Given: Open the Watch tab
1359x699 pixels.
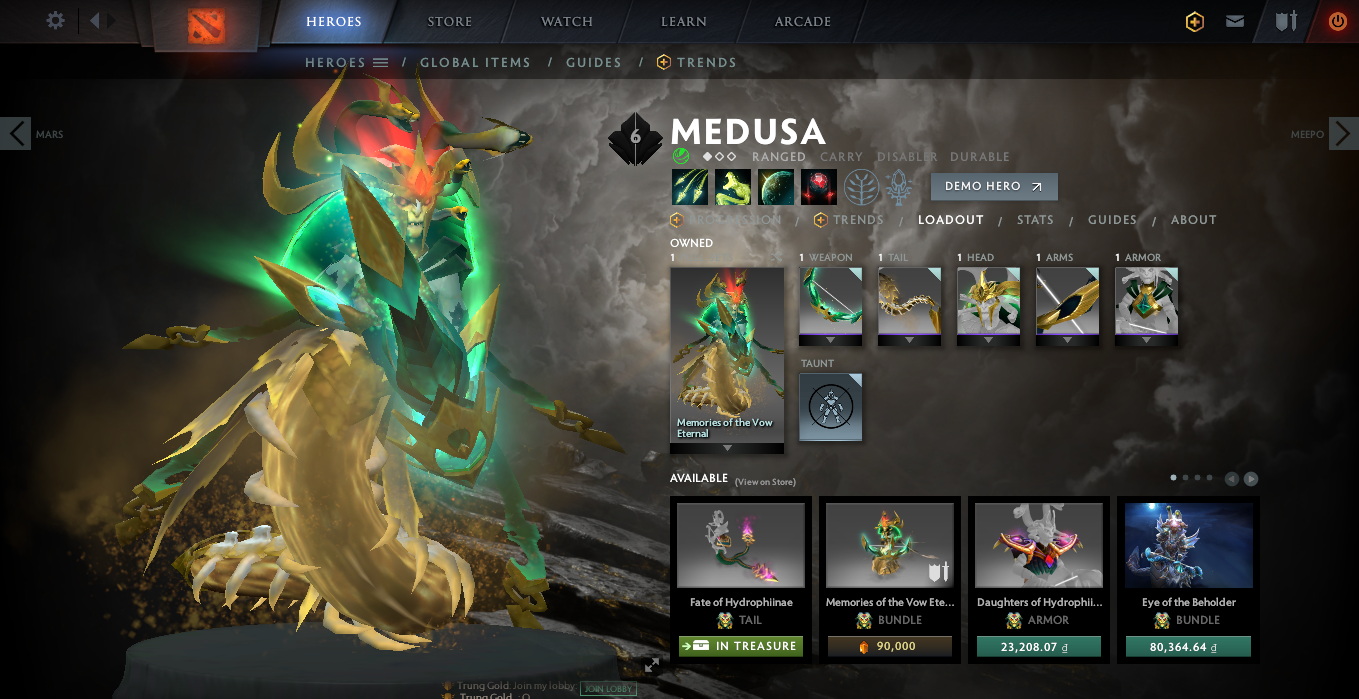Looking at the screenshot, I should click(566, 22).
